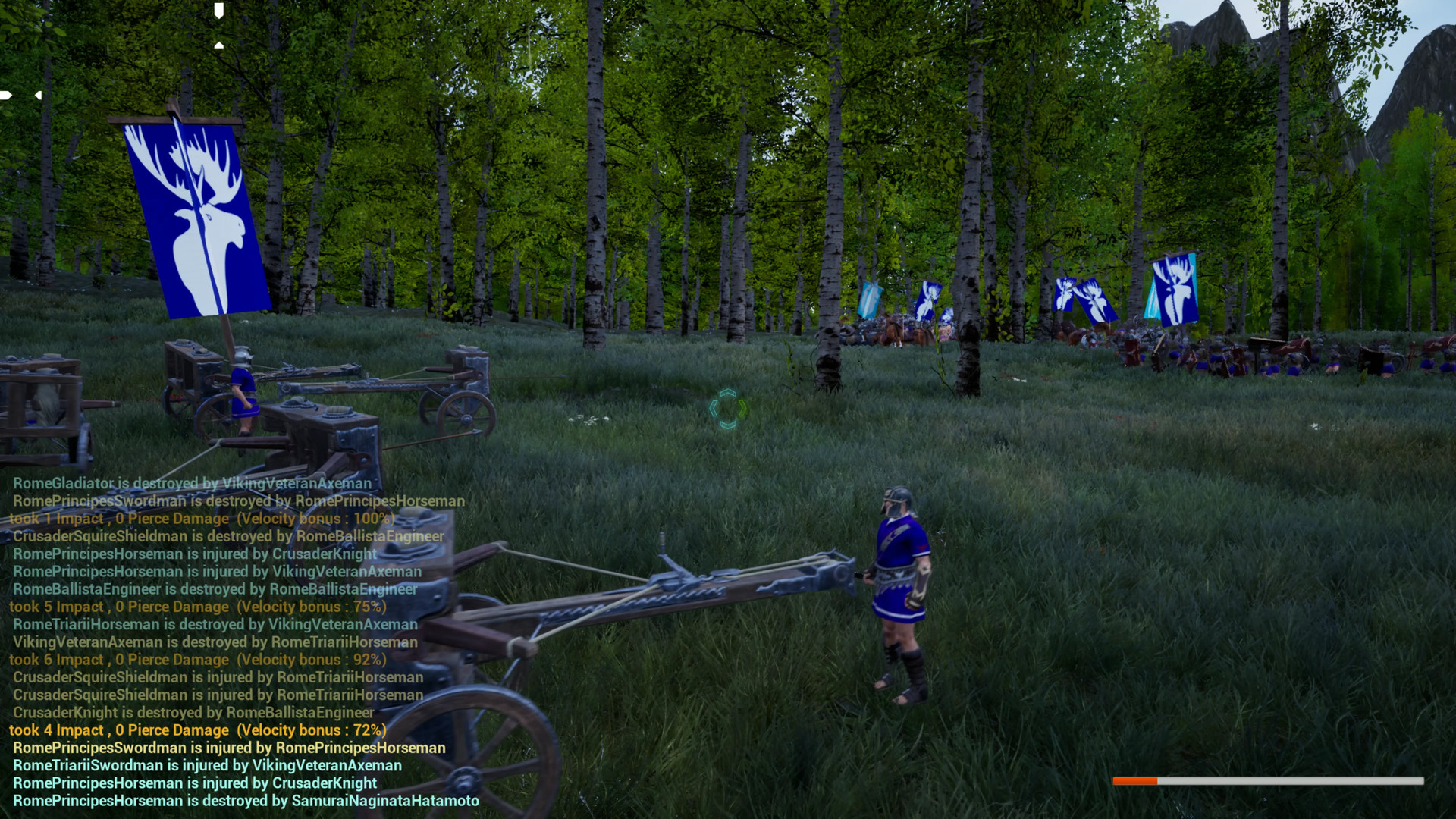Select the 'took 6 Impact' velocity bonus entry
The image size is (1456, 819).
click(197, 660)
